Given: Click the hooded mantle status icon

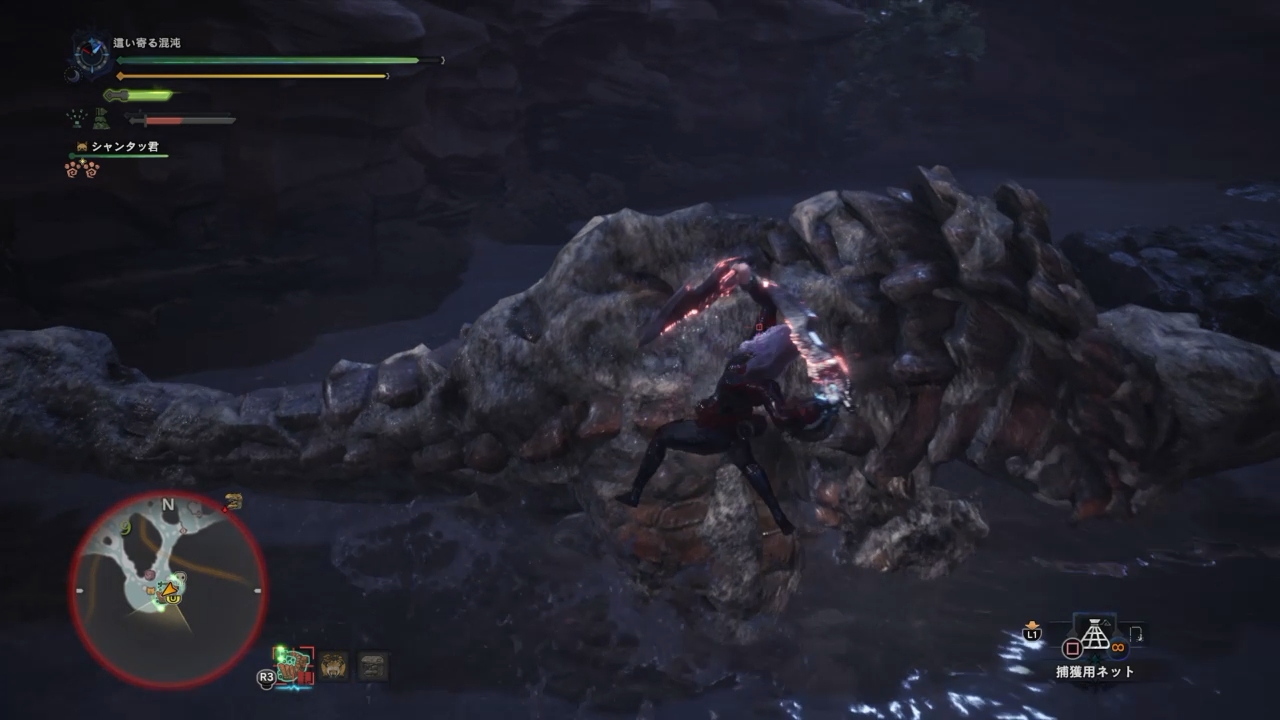Looking at the screenshot, I should [101, 119].
